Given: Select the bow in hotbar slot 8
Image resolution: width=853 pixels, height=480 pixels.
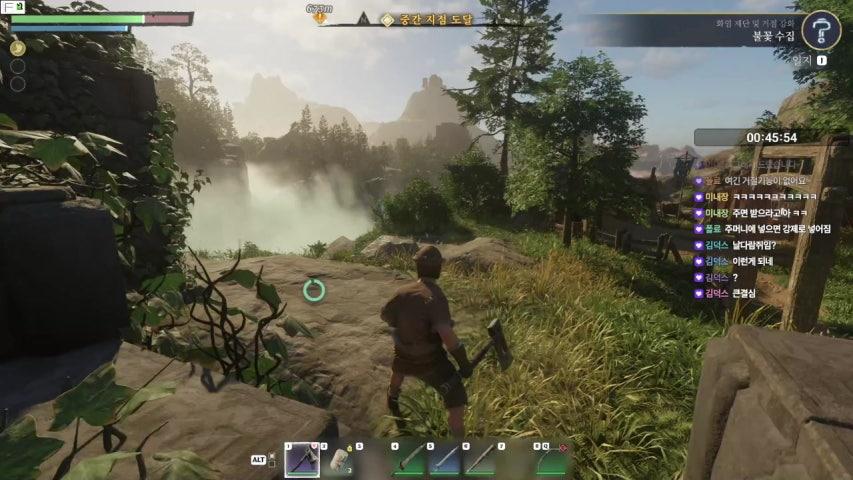Looking at the screenshot, I should (x=551, y=460).
